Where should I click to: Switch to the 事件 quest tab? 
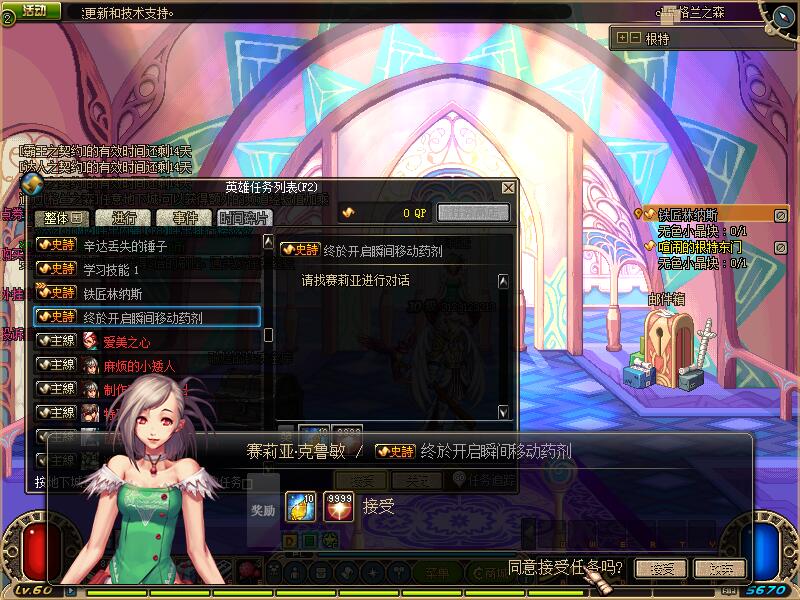coord(184,218)
